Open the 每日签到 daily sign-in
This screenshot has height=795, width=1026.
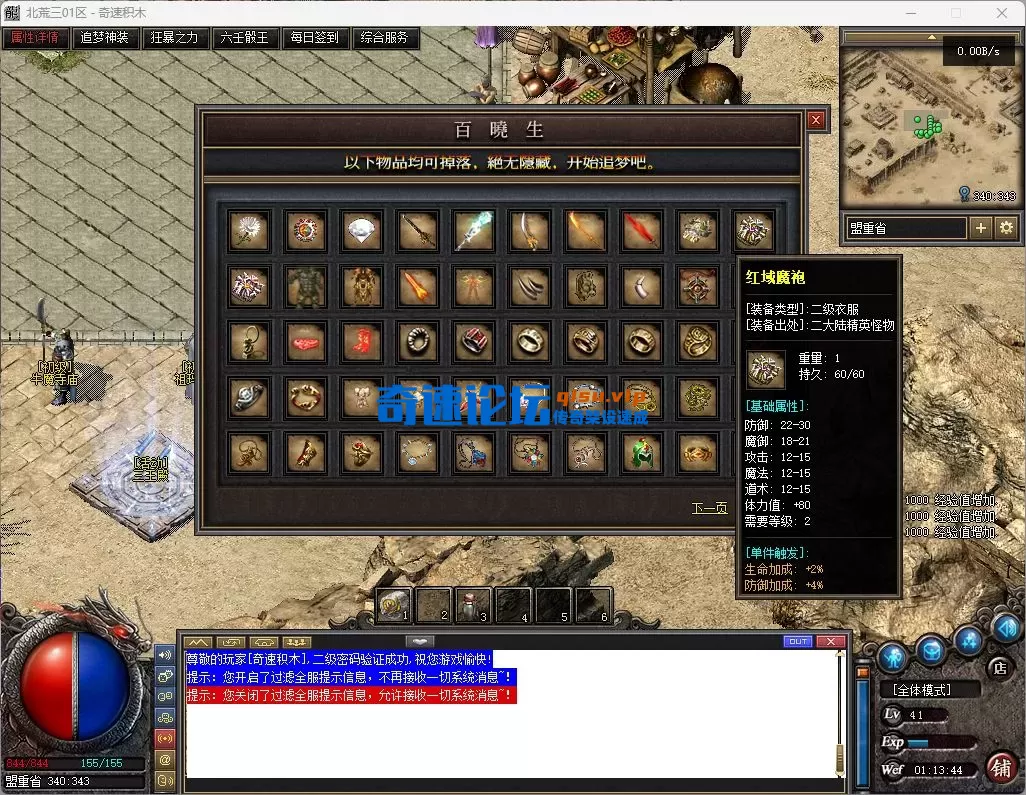(x=315, y=38)
